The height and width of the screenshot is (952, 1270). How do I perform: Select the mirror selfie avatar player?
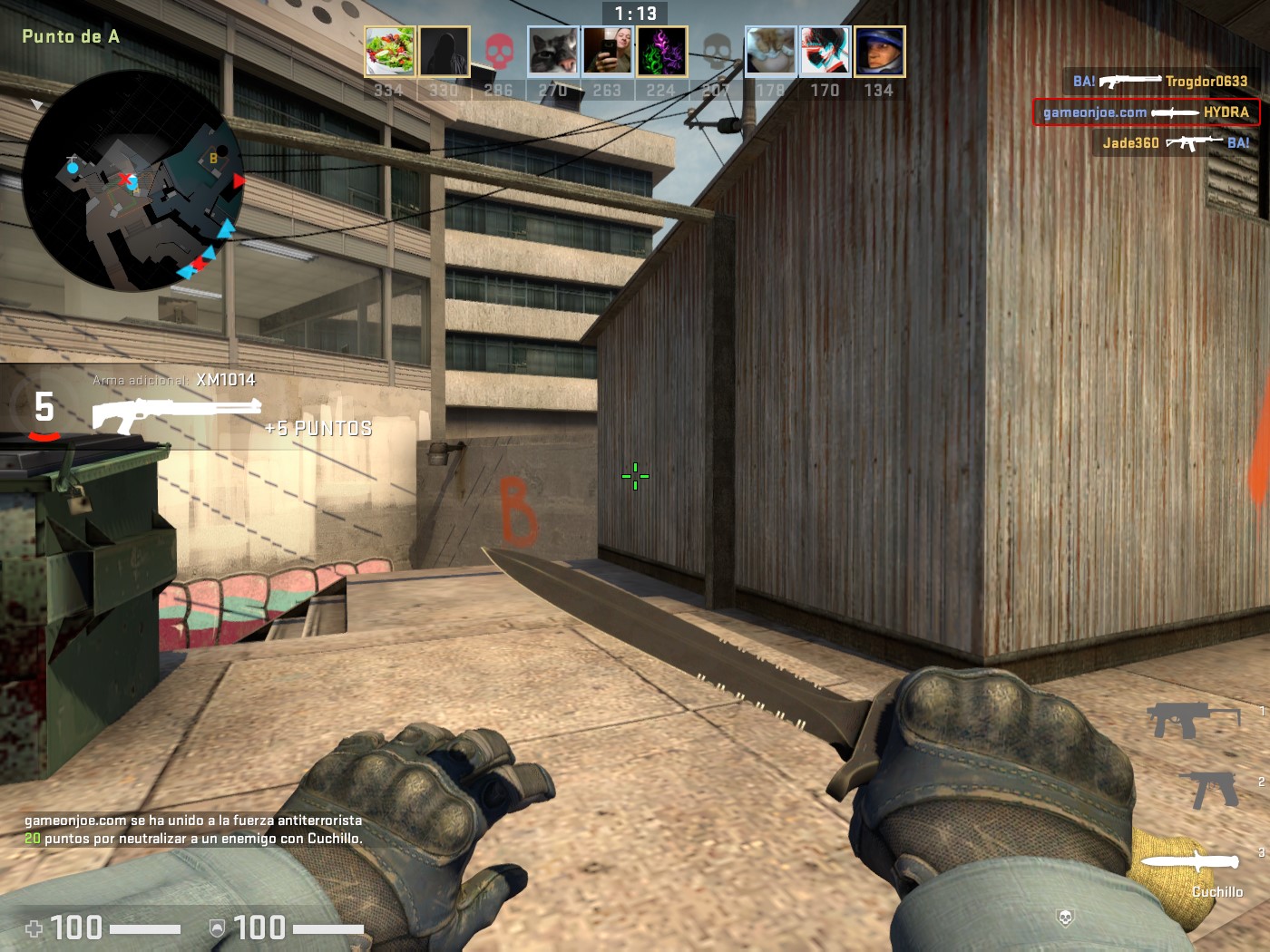[607, 51]
